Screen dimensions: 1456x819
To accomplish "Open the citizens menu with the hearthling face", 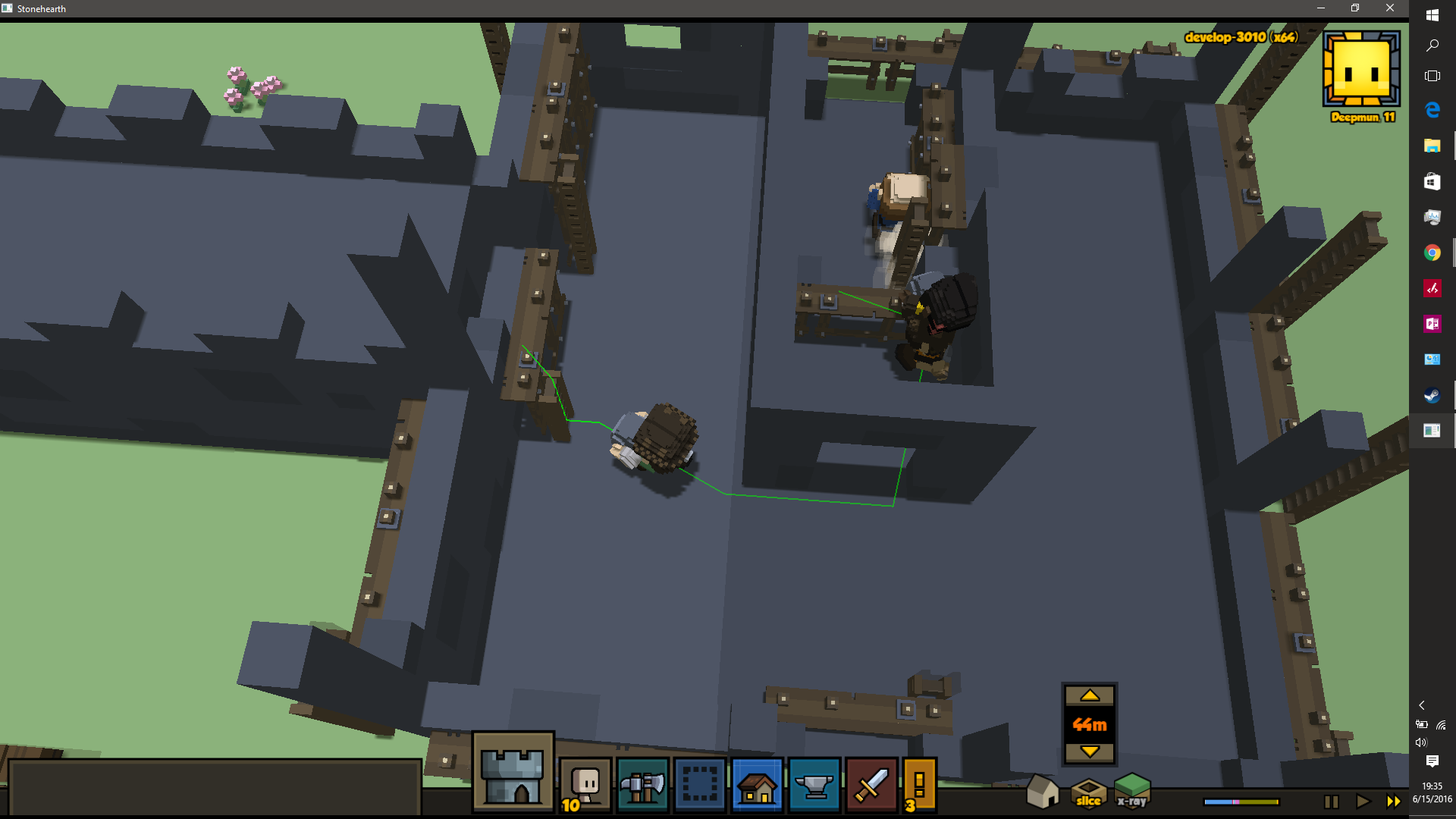I will [x=585, y=785].
